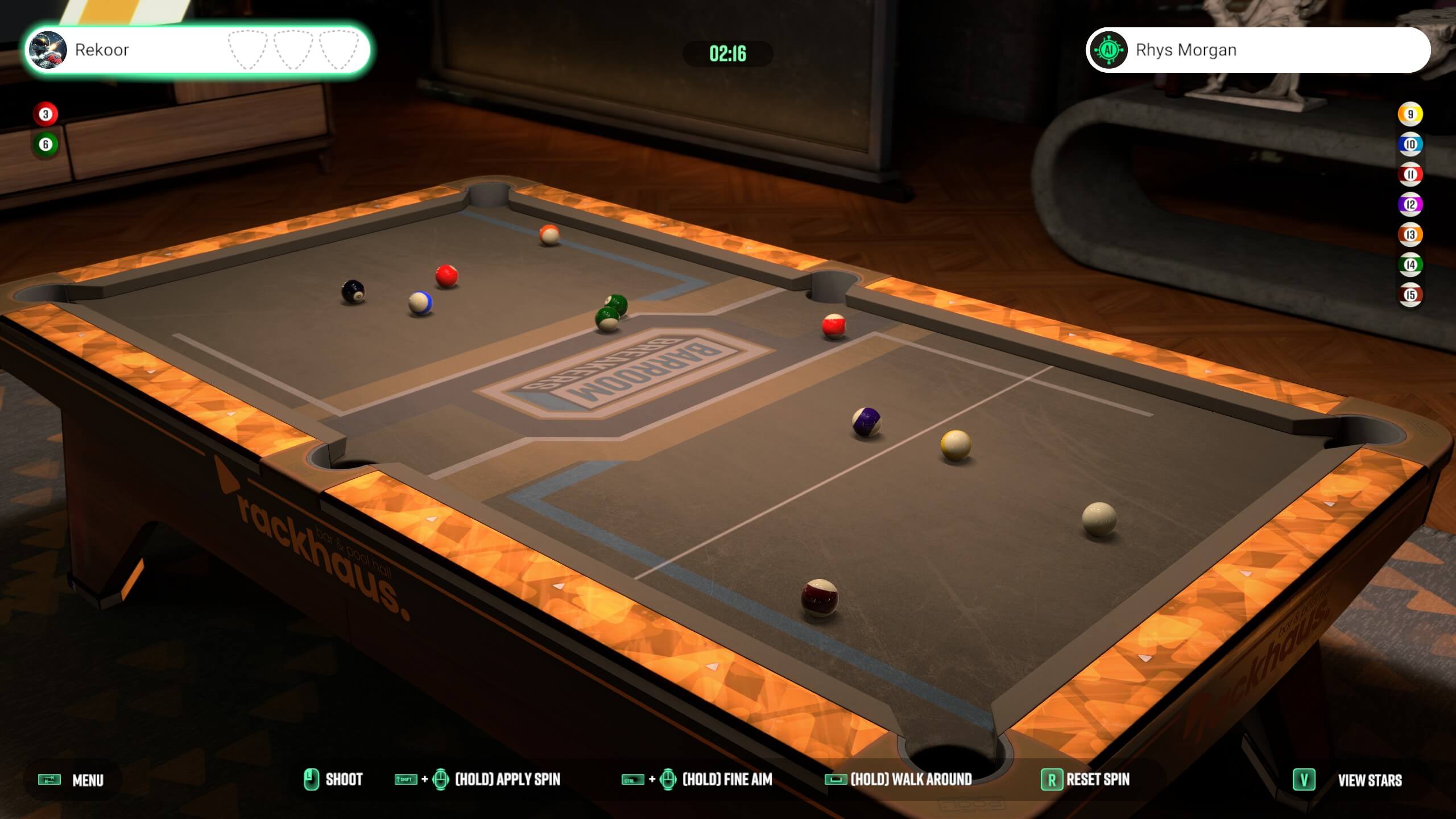The image size is (1456, 819).
Task: Click the Shoot mouse icon
Action: [310, 780]
